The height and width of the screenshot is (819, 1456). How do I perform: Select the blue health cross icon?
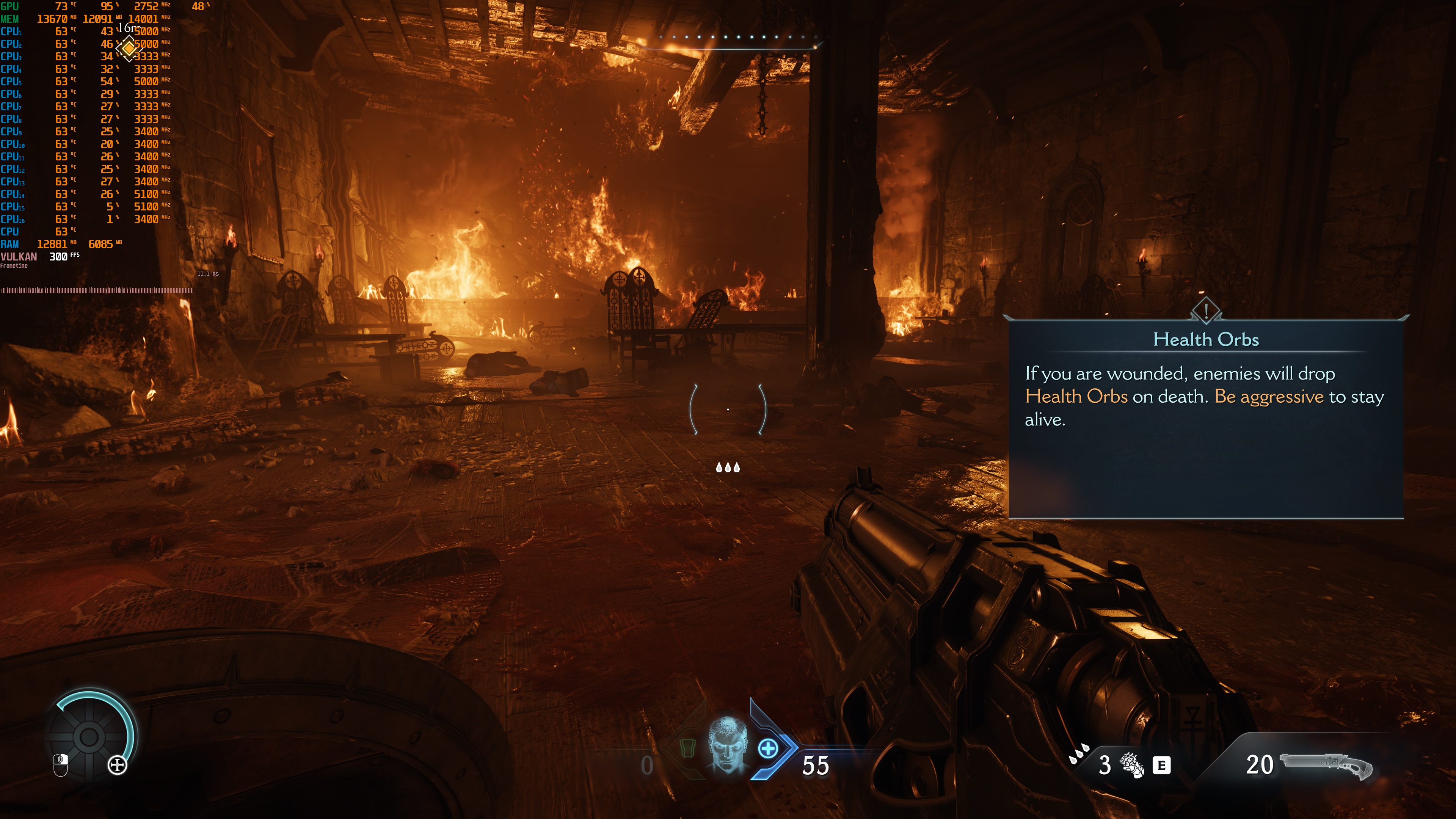click(x=767, y=749)
